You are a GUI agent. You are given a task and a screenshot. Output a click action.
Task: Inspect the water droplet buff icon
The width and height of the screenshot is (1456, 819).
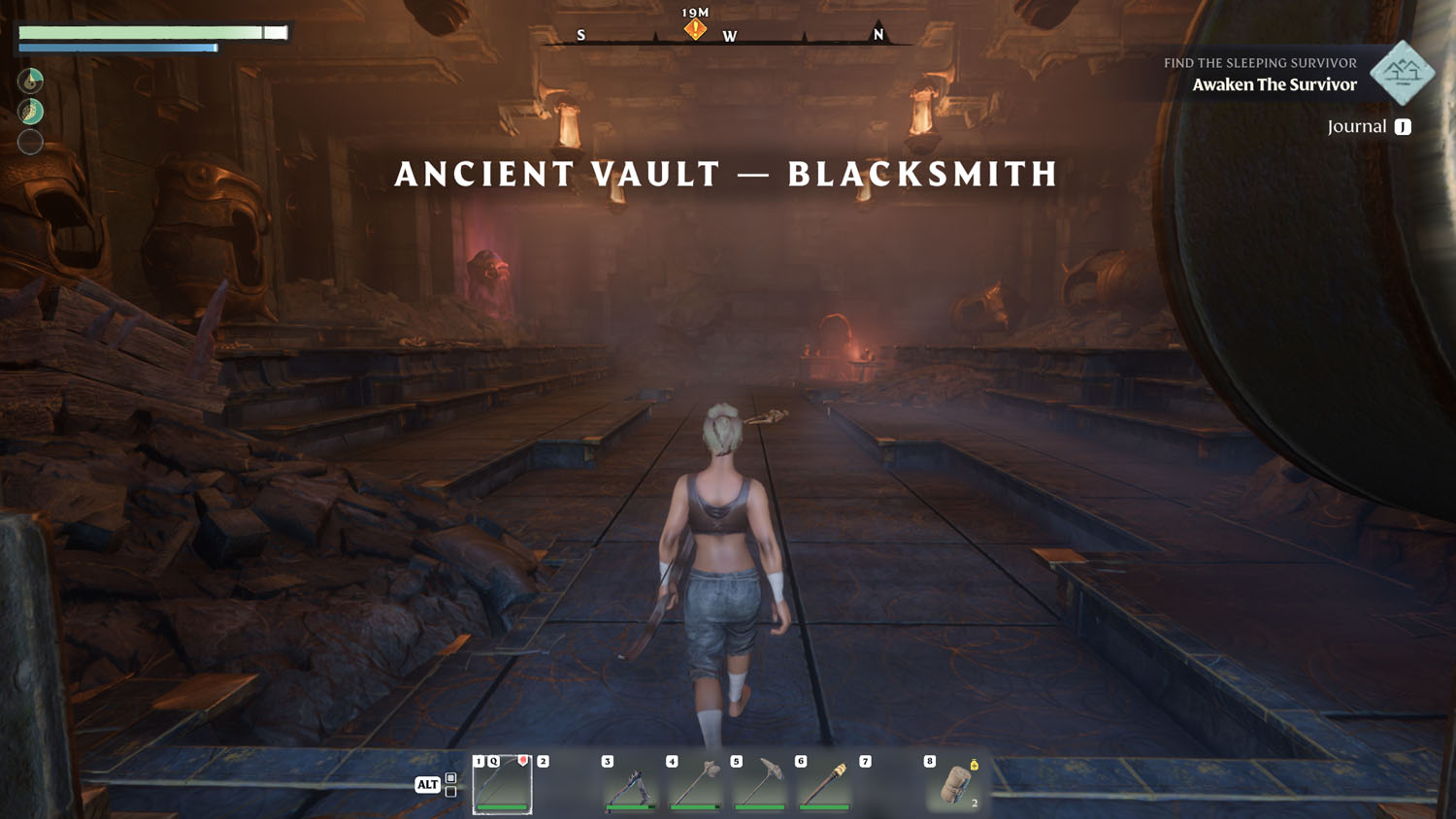(x=31, y=81)
